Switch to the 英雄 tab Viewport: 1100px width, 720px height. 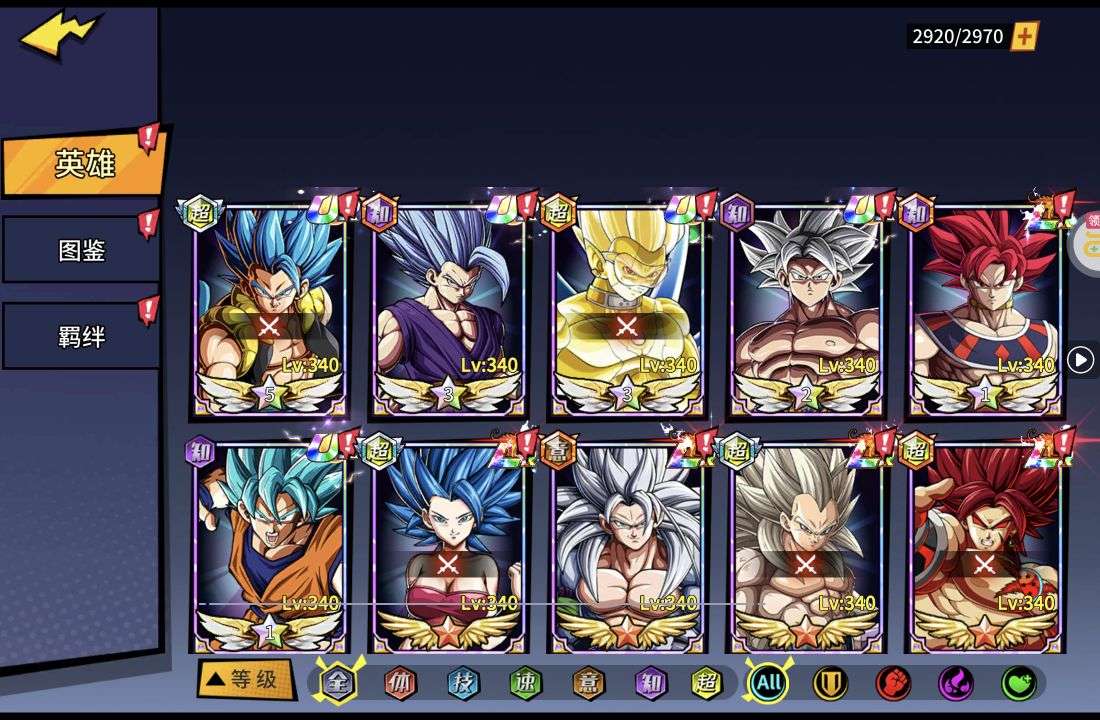point(83,164)
